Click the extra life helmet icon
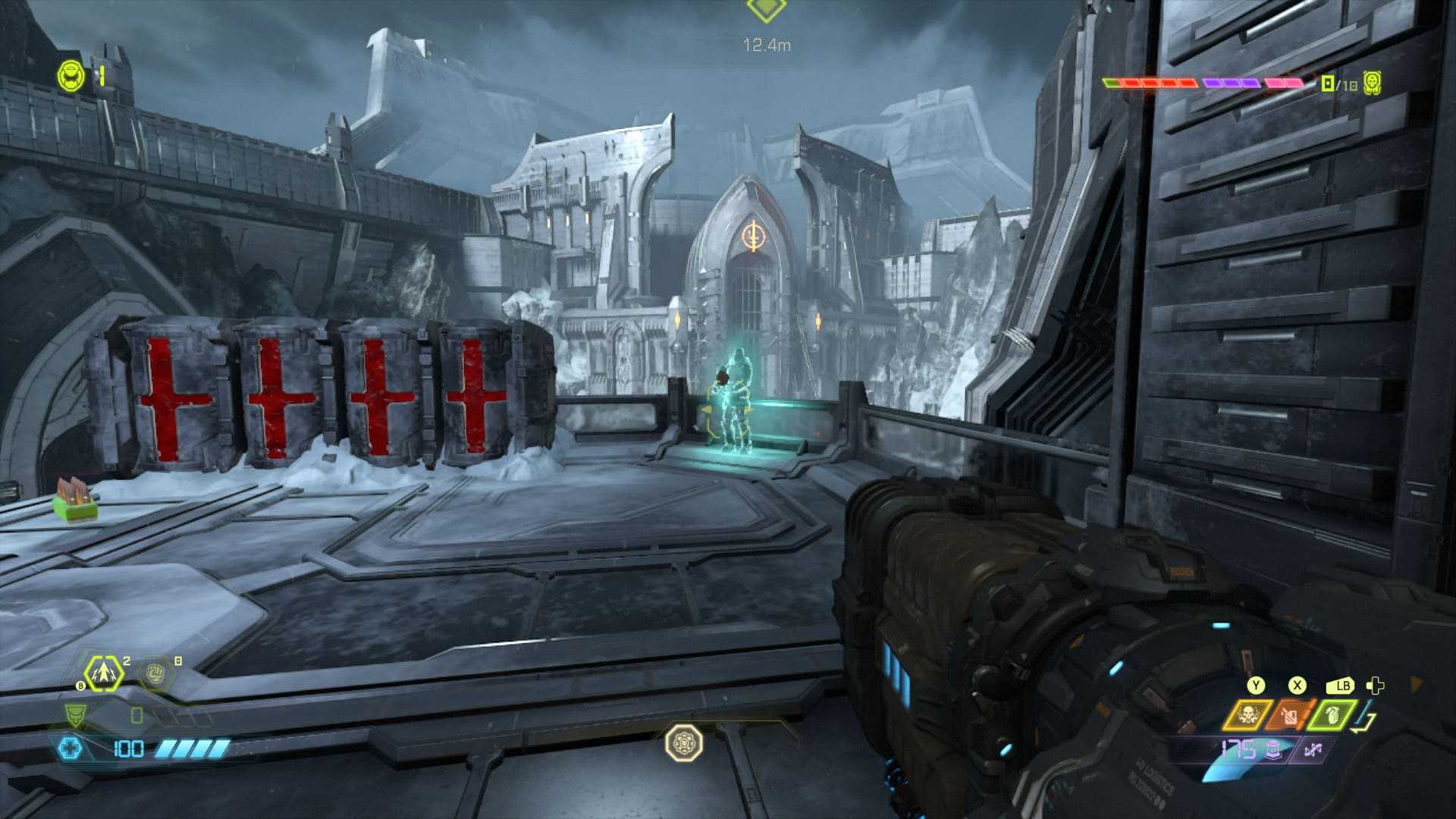 71,77
